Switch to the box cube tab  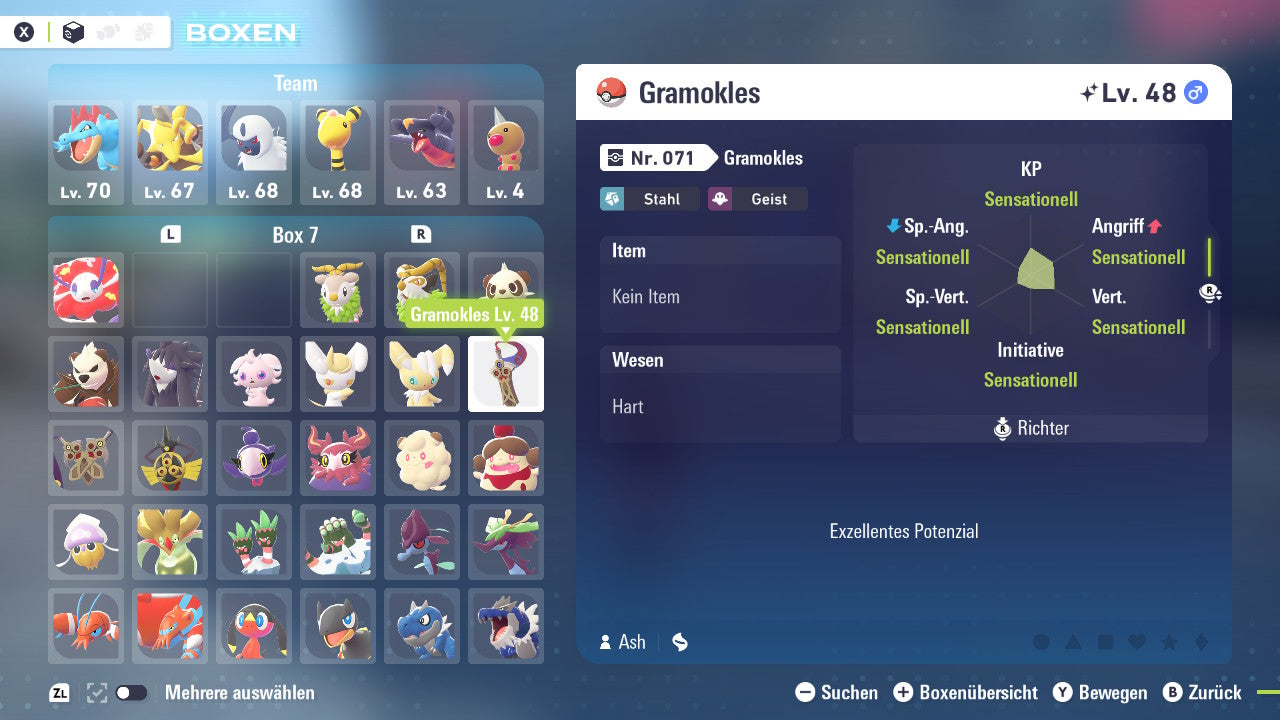coord(74,31)
